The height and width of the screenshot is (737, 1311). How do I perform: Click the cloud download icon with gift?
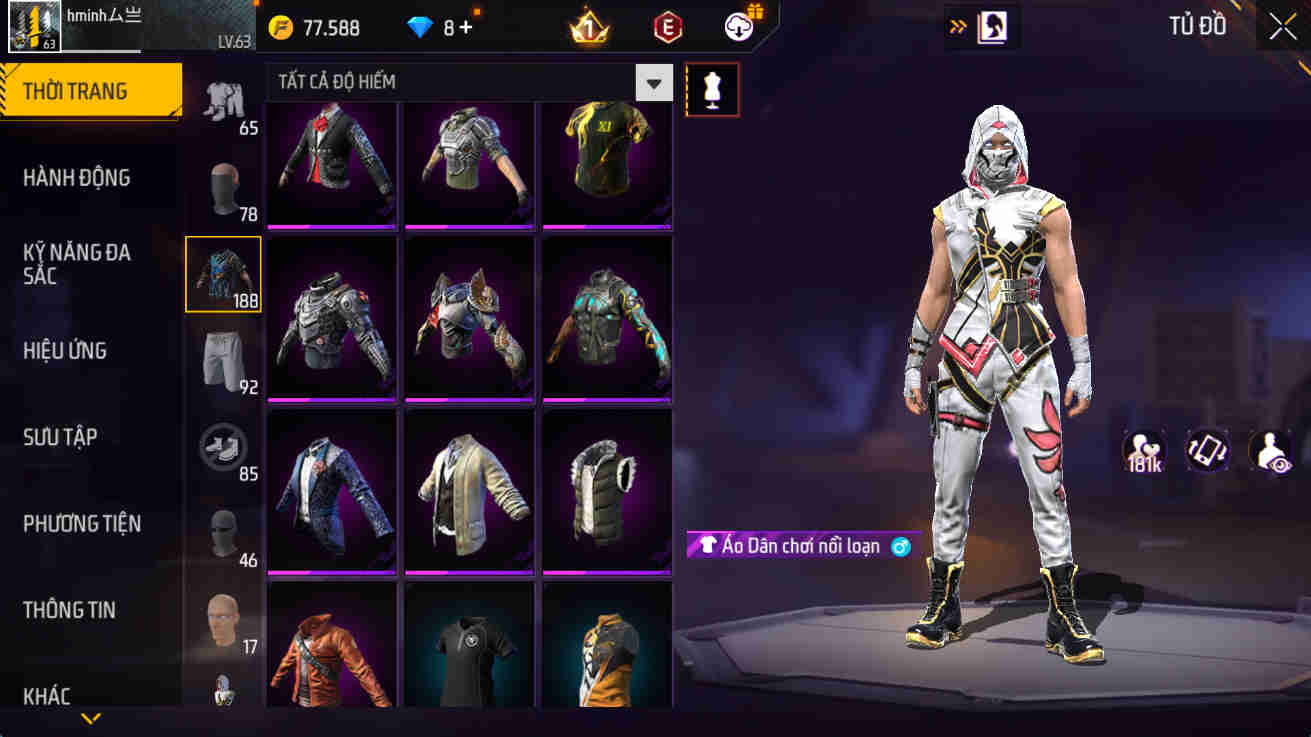740,27
